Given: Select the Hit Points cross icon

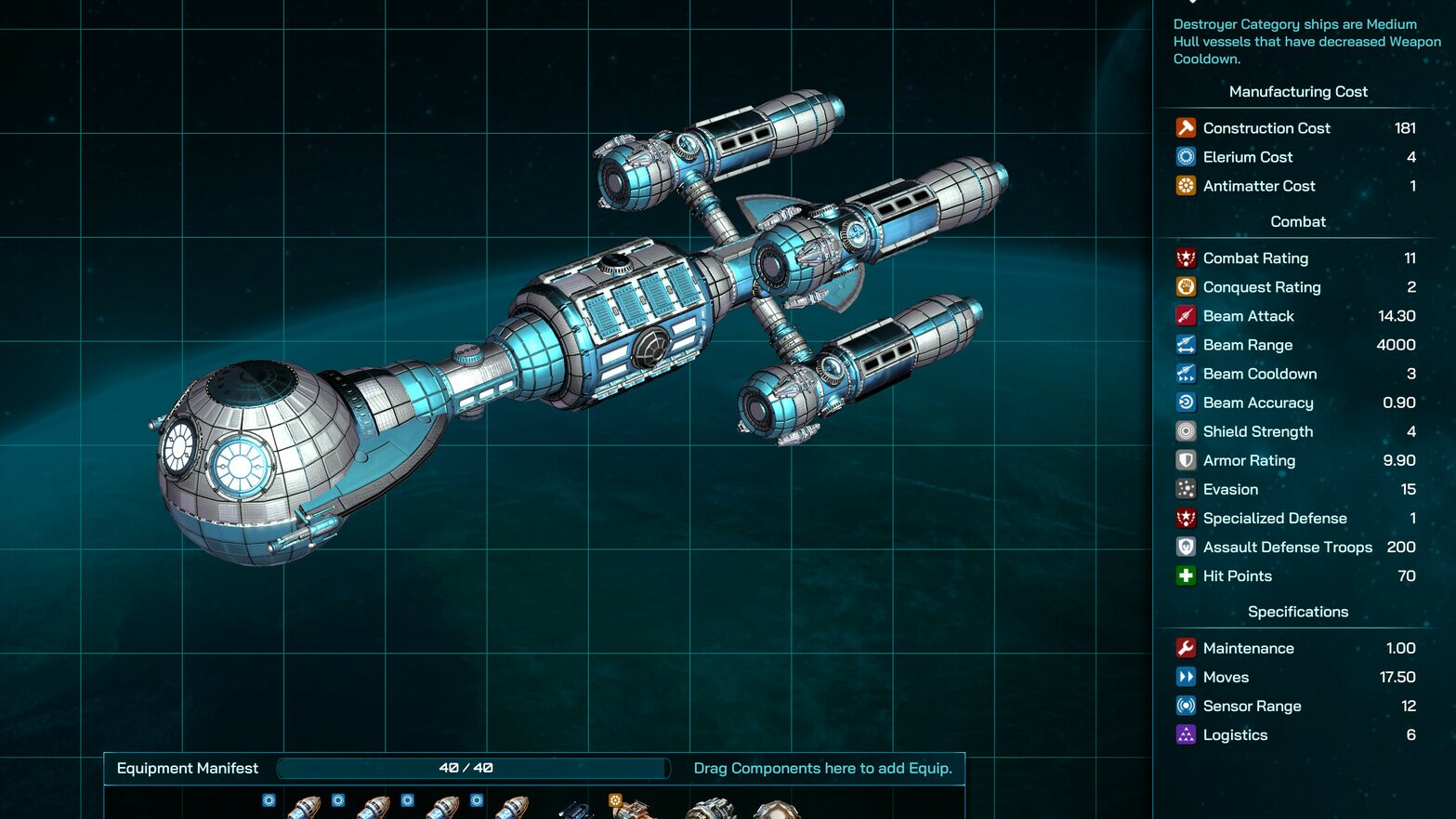Looking at the screenshot, I should (1186, 575).
